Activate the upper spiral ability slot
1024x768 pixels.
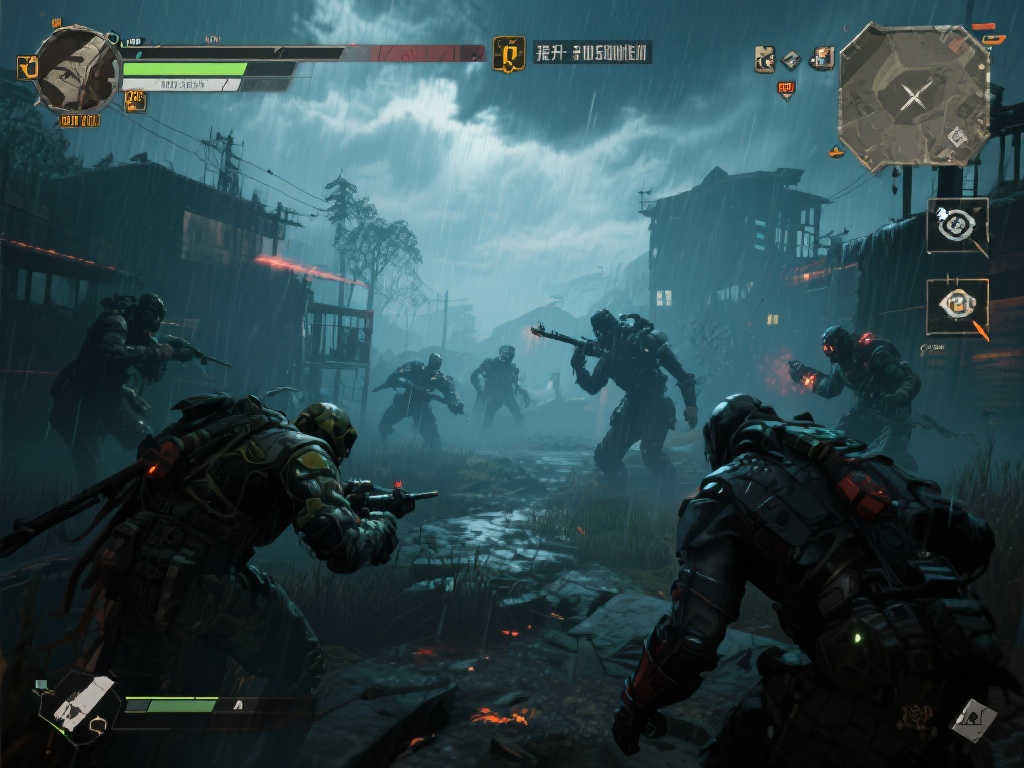pyautogui.click(x=957, y=225)
